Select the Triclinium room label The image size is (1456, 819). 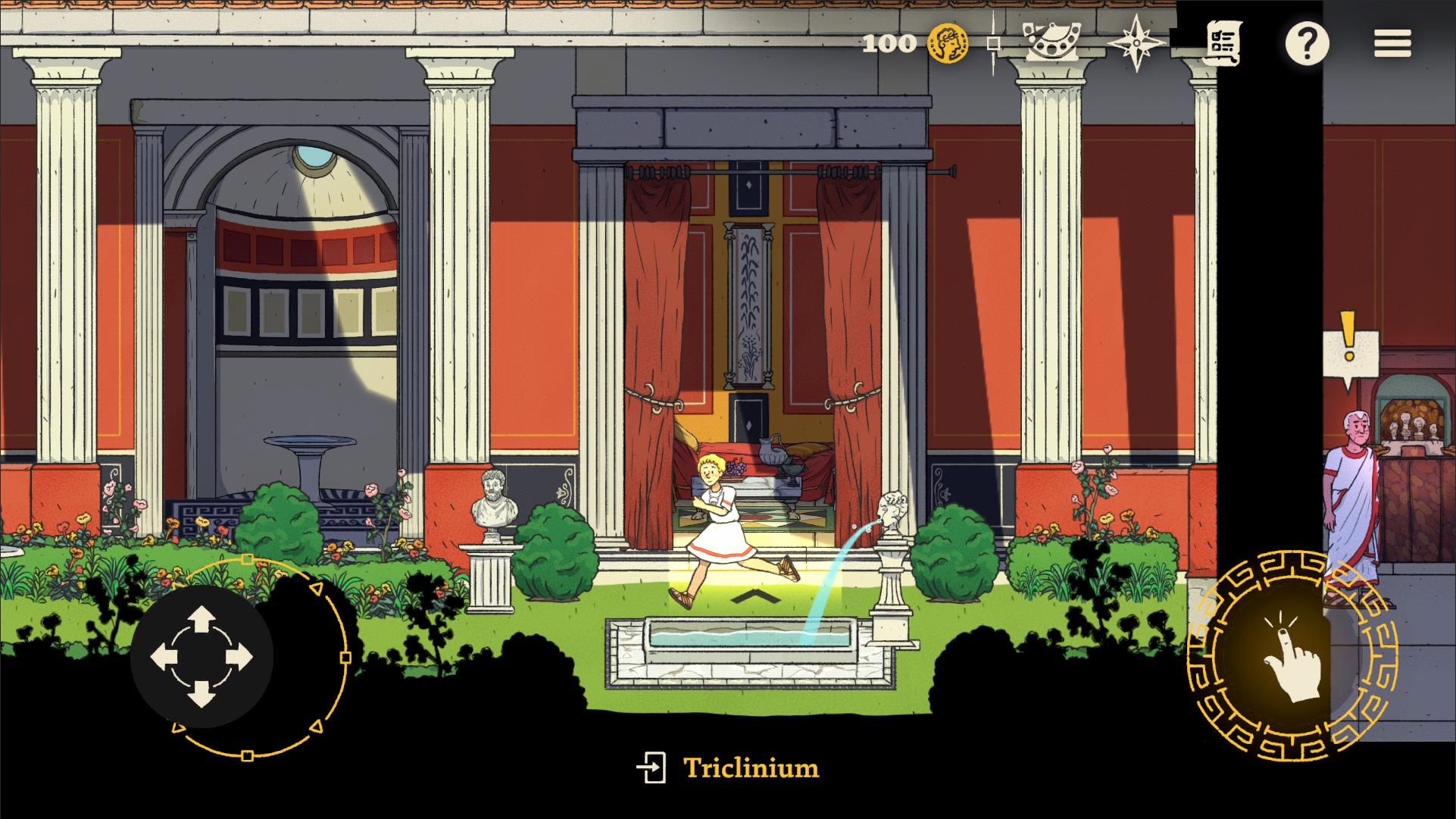pyautogui.click(x=751, y=767)
